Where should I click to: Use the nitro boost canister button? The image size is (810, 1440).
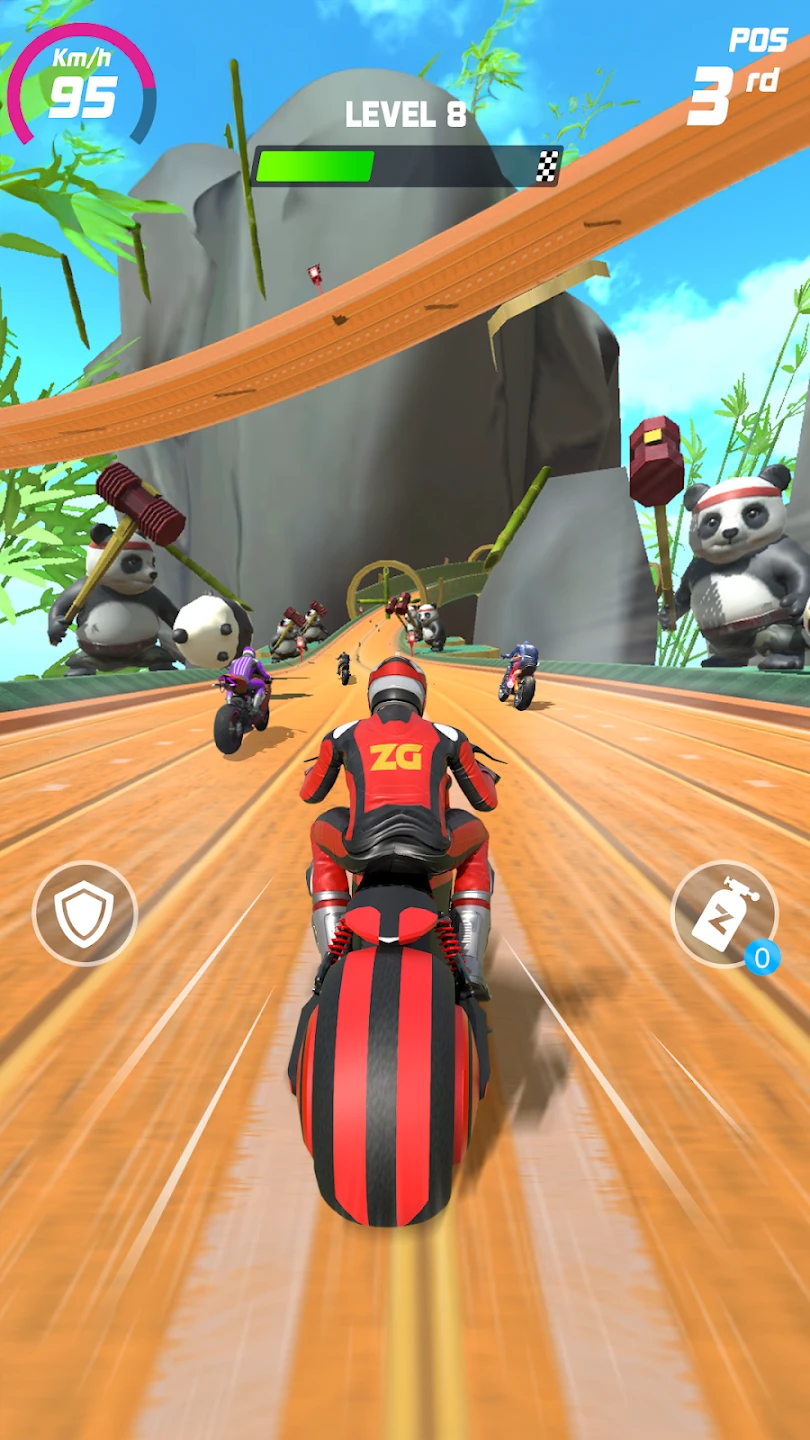pos(724,913)
